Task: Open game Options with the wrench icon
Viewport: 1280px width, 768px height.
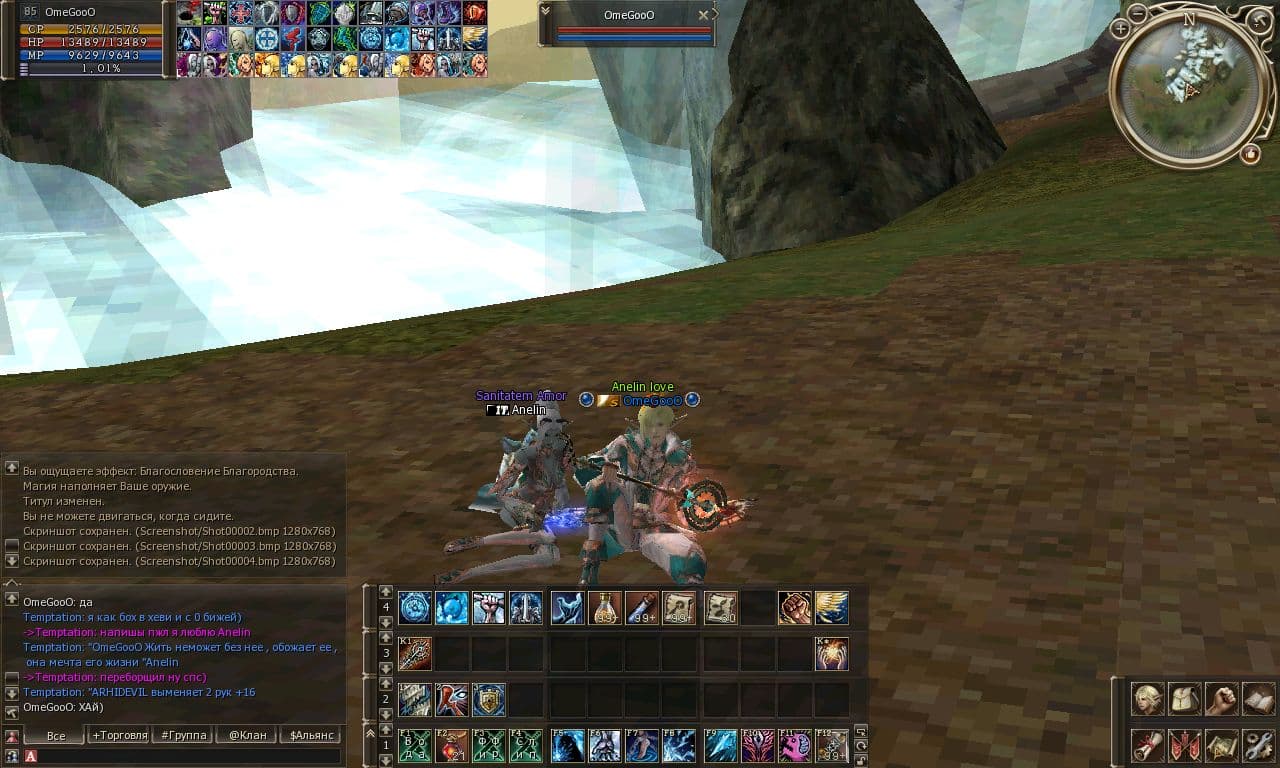Action: [x=1258, y=745]
